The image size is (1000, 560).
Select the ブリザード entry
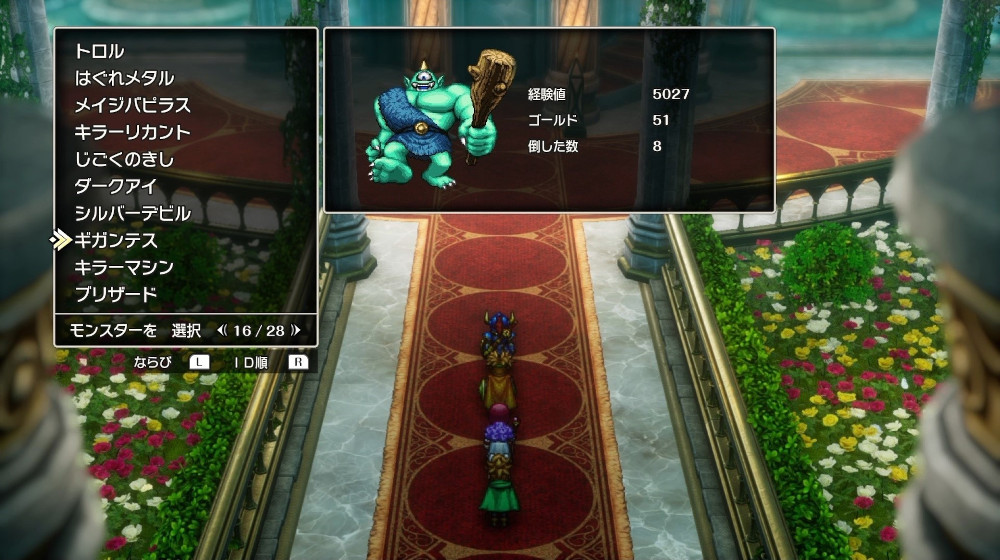click(x=116, y=294)
